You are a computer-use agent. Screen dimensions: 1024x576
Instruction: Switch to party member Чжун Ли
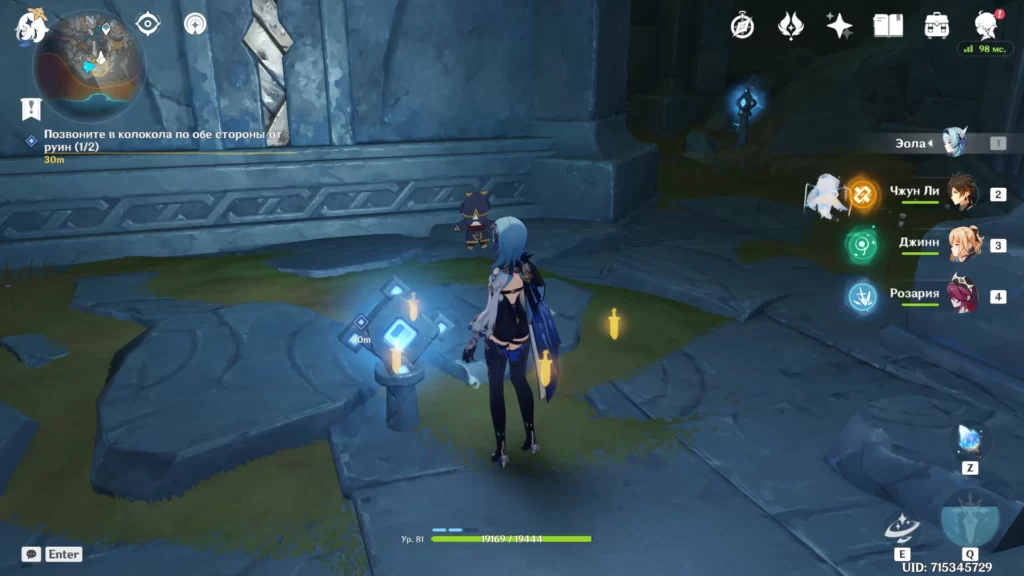[960, 193]
